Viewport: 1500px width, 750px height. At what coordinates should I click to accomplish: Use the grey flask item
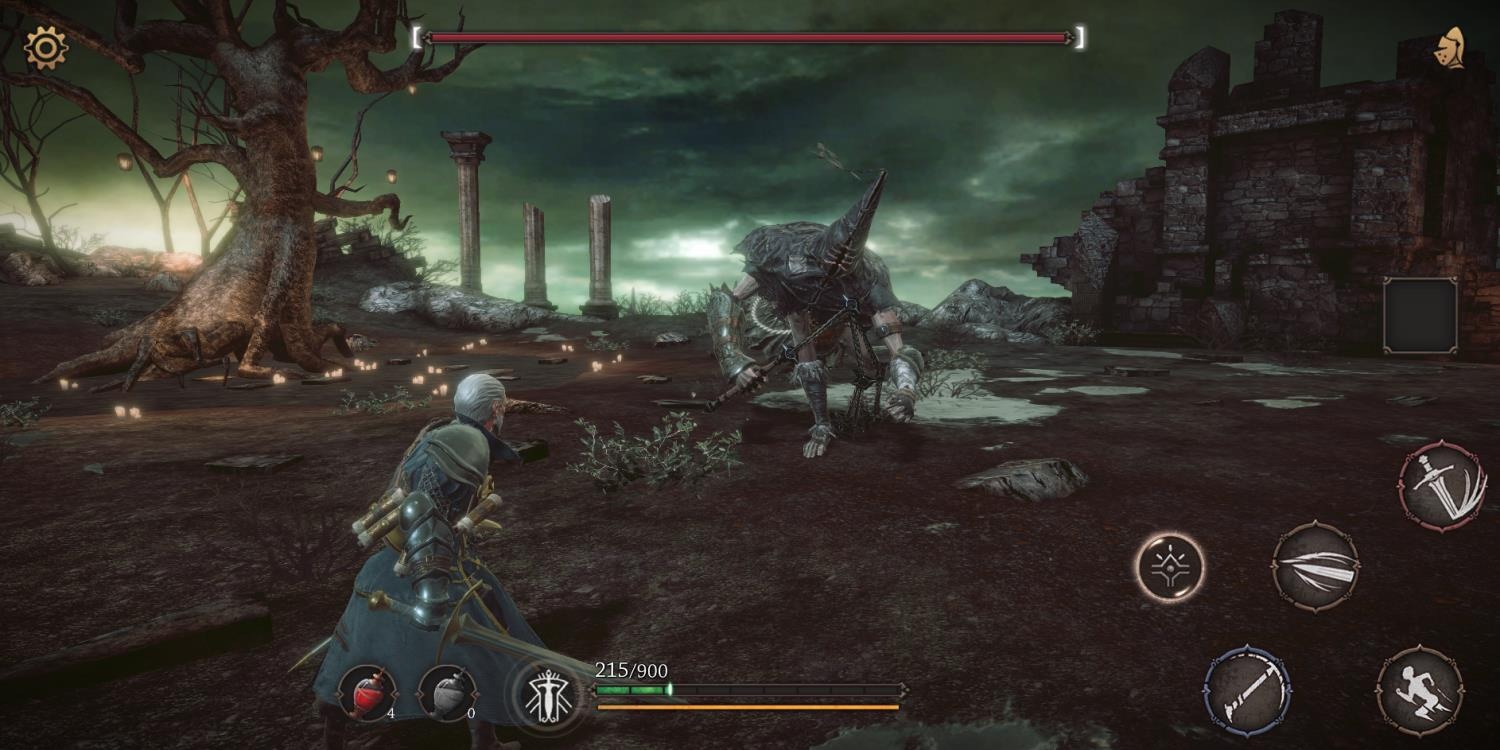[x=447, y=693]
